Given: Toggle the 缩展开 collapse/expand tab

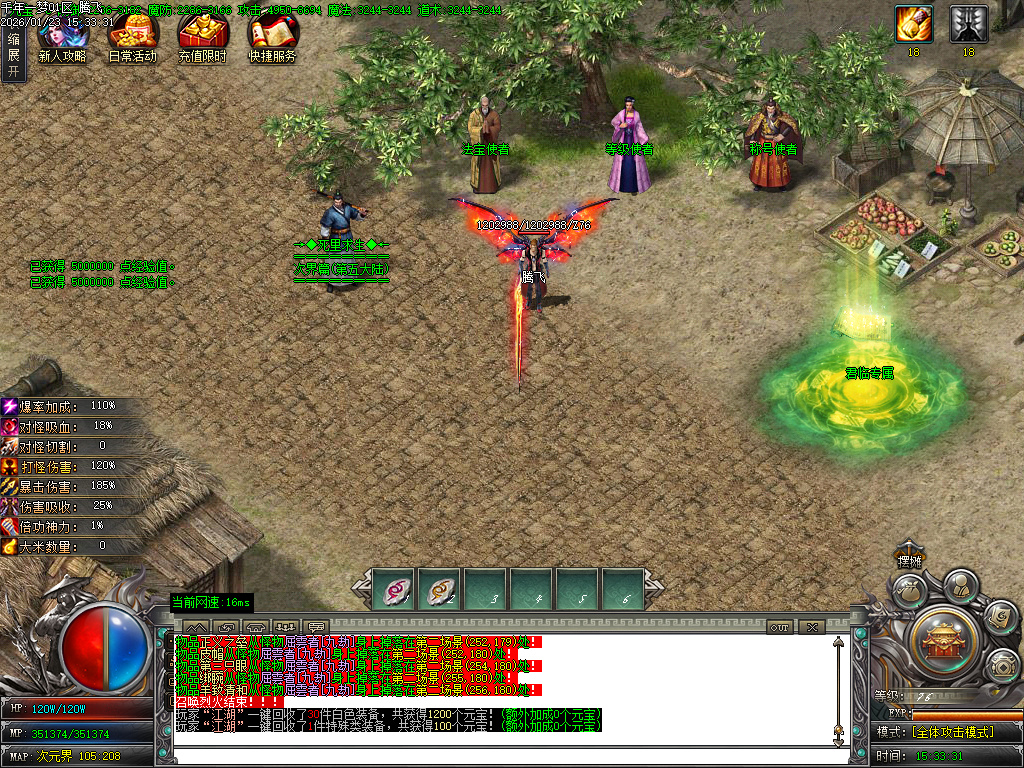Looking at the screenshot, I should (13, 55).
